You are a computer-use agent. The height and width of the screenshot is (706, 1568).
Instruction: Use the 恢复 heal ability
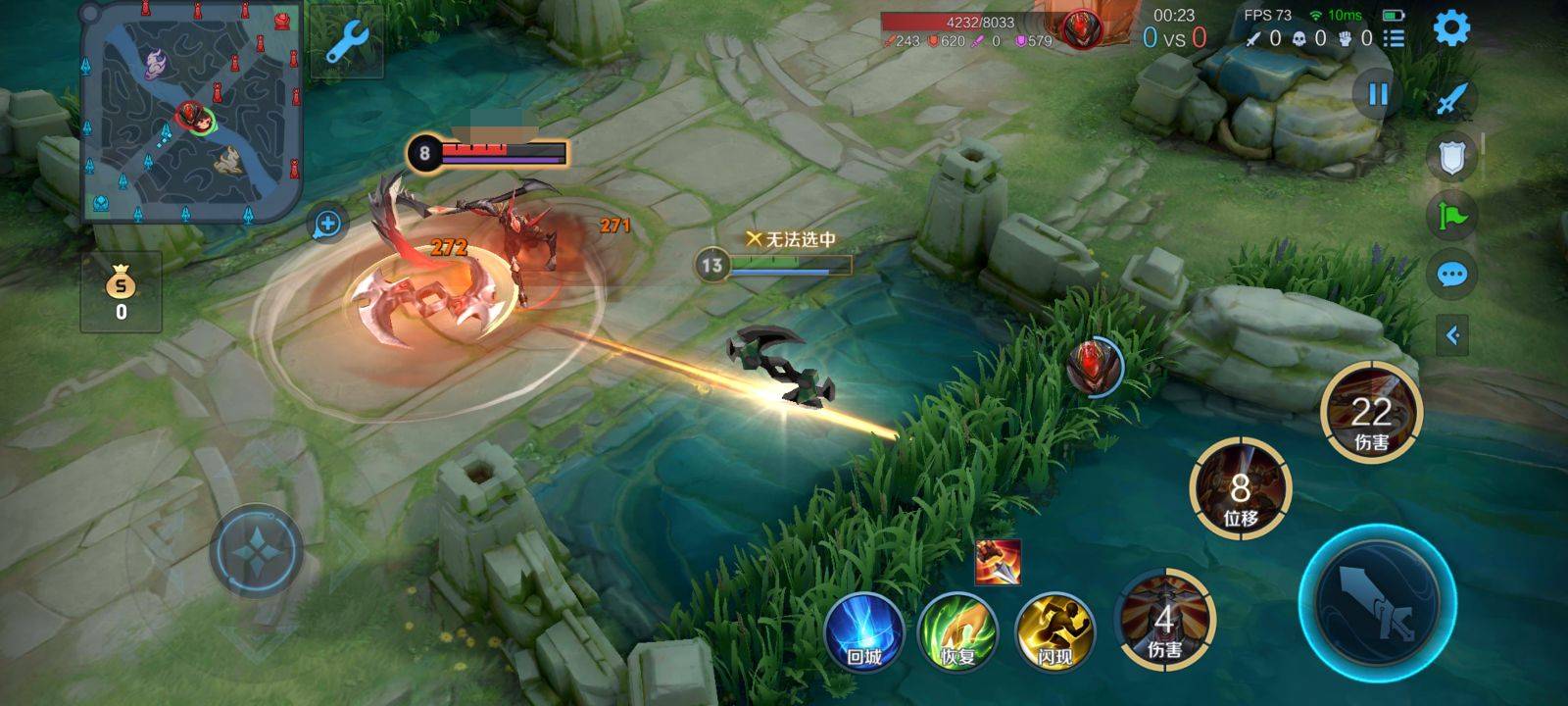click(x=958, y=630)
